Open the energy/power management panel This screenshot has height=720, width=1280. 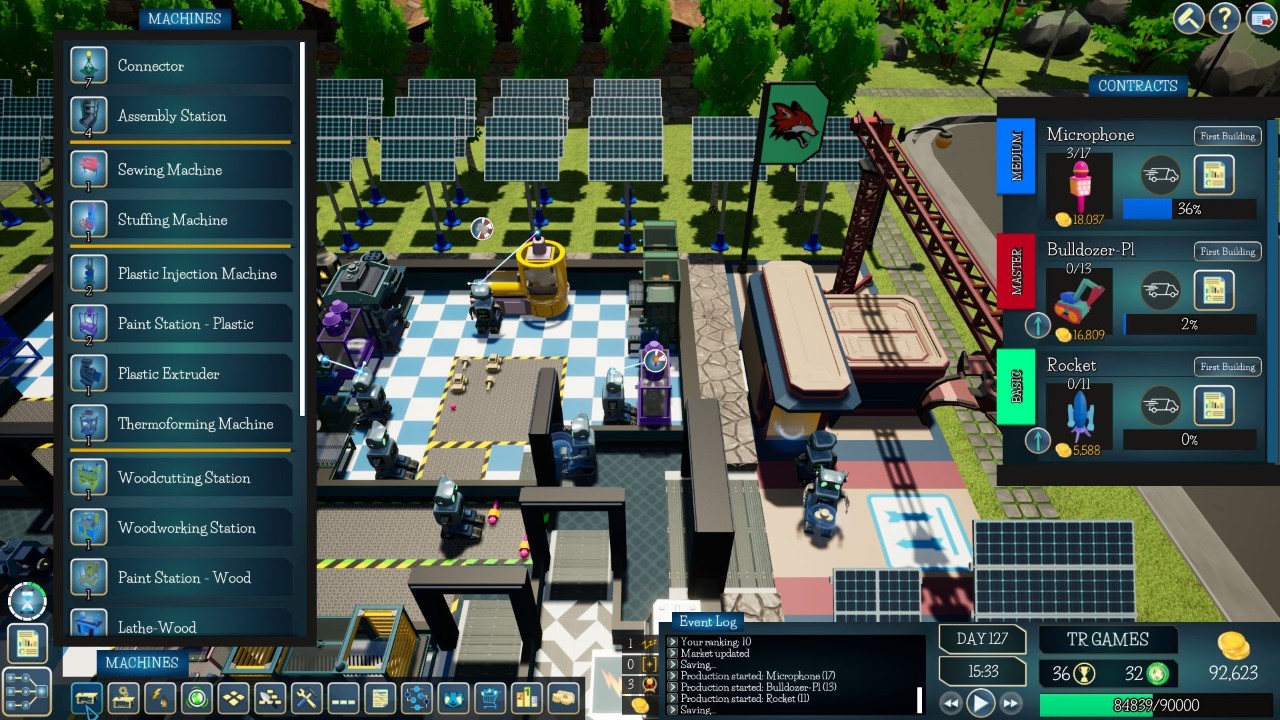click(x=160, y=698)
